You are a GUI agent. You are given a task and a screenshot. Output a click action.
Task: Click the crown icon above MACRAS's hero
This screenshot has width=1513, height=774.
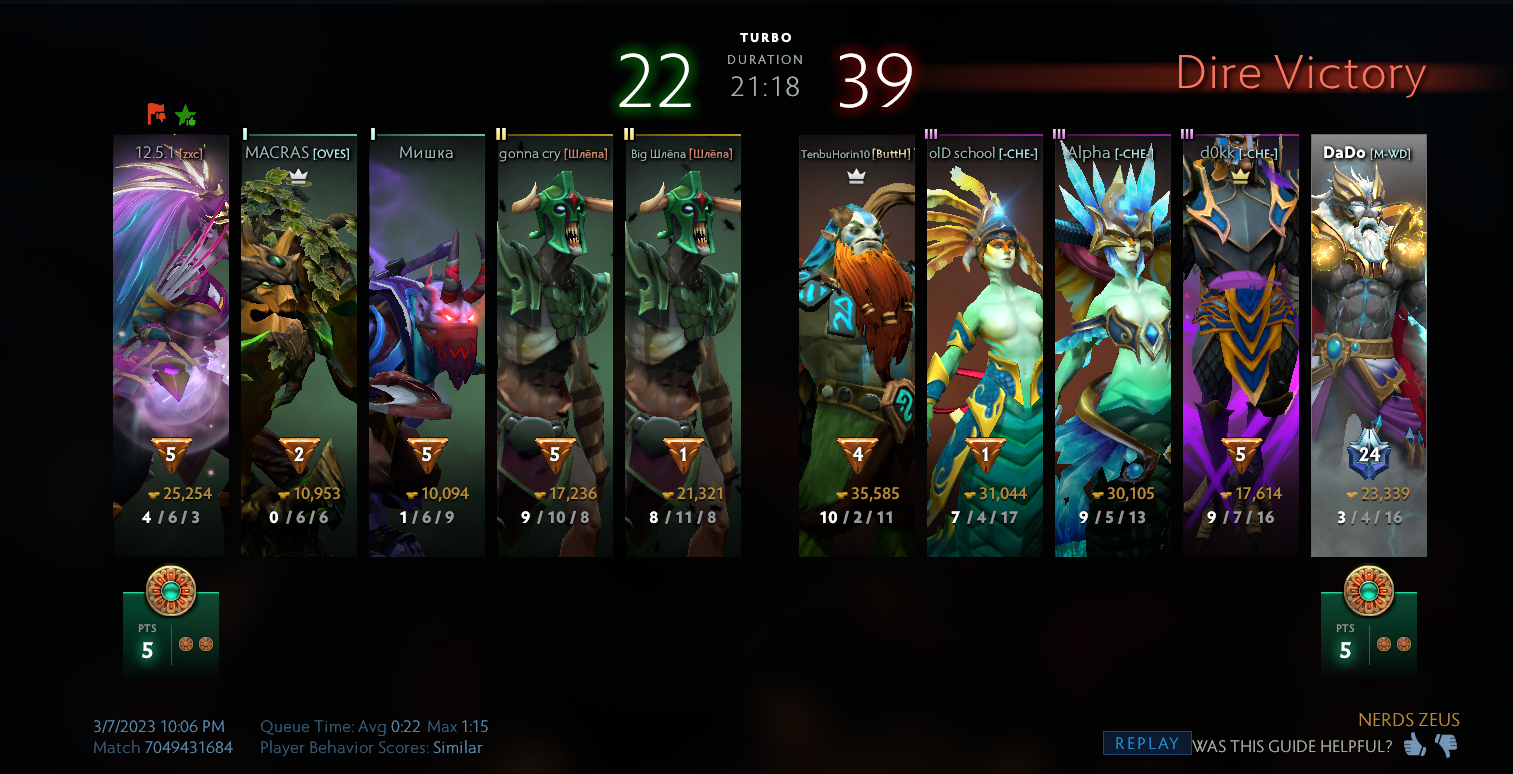pos(299,174)
